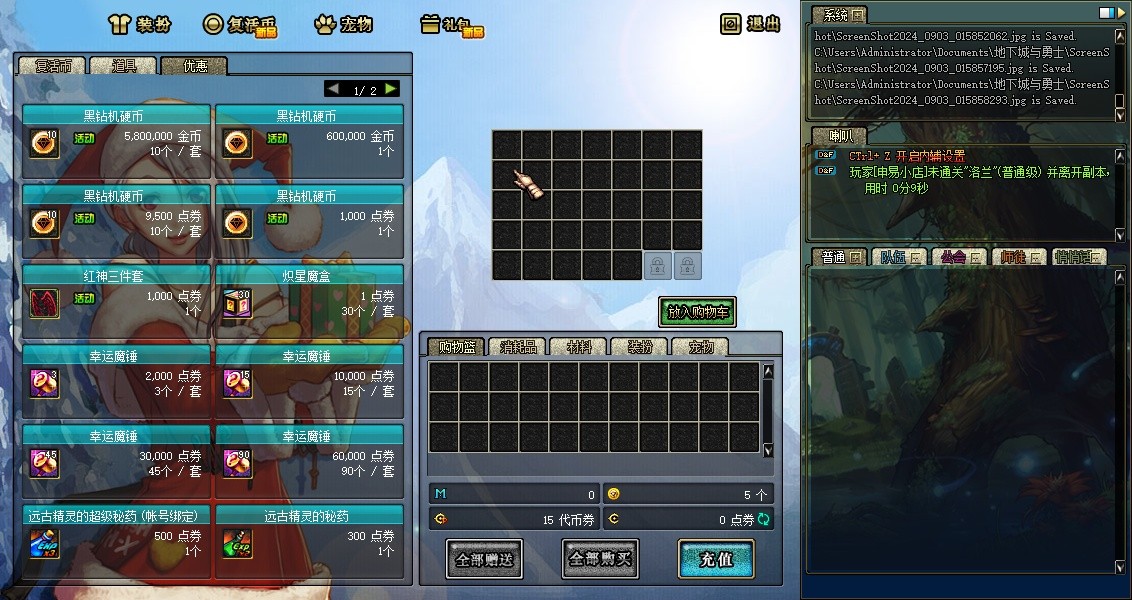Switch to the 消耗品 basket tab
This screenshot has width=1132, height=600.
click(x=518, y=347)
